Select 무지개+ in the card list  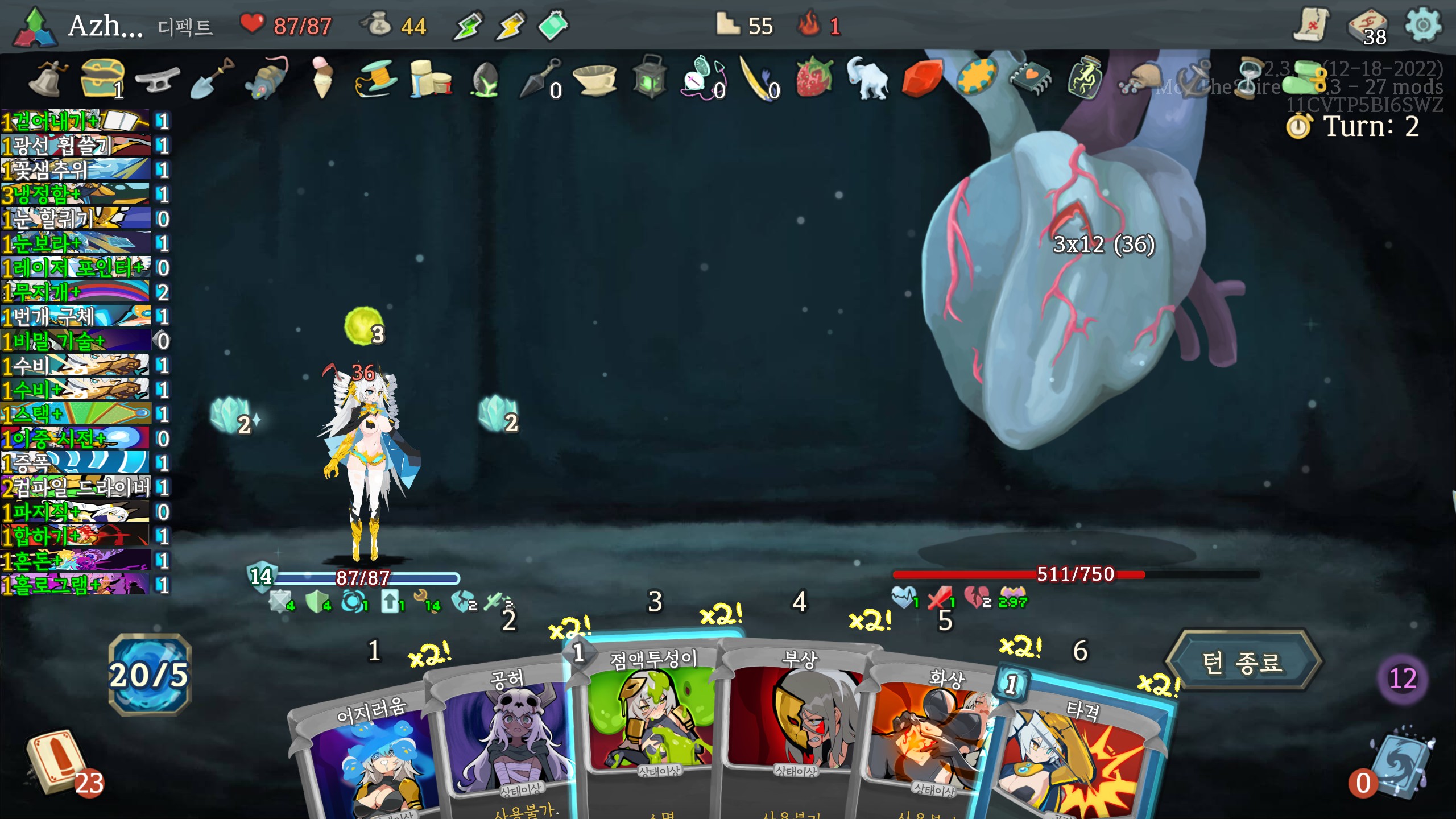(77, 292)
